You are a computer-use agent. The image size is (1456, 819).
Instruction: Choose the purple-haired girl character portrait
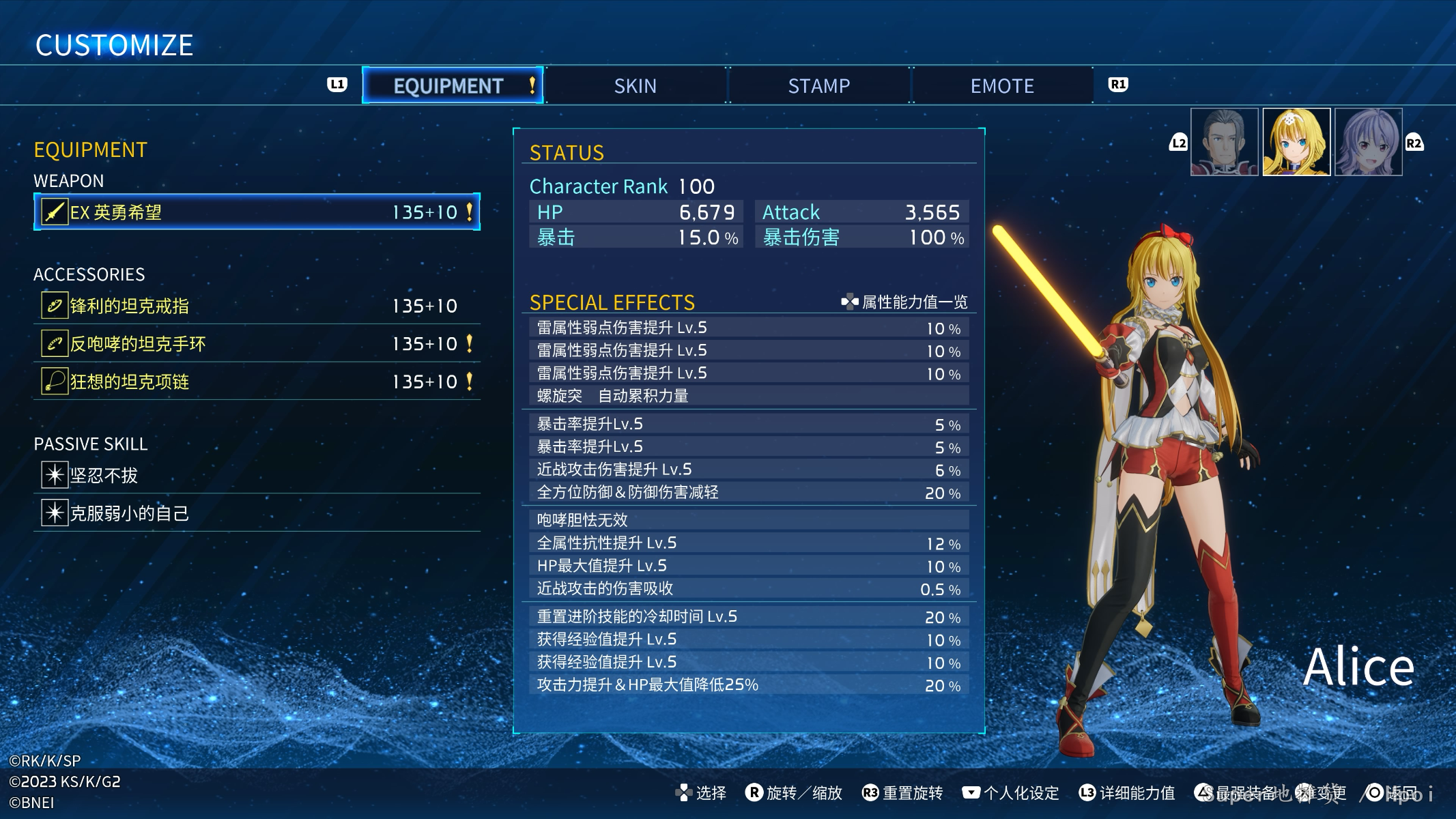pos(1368,142)
